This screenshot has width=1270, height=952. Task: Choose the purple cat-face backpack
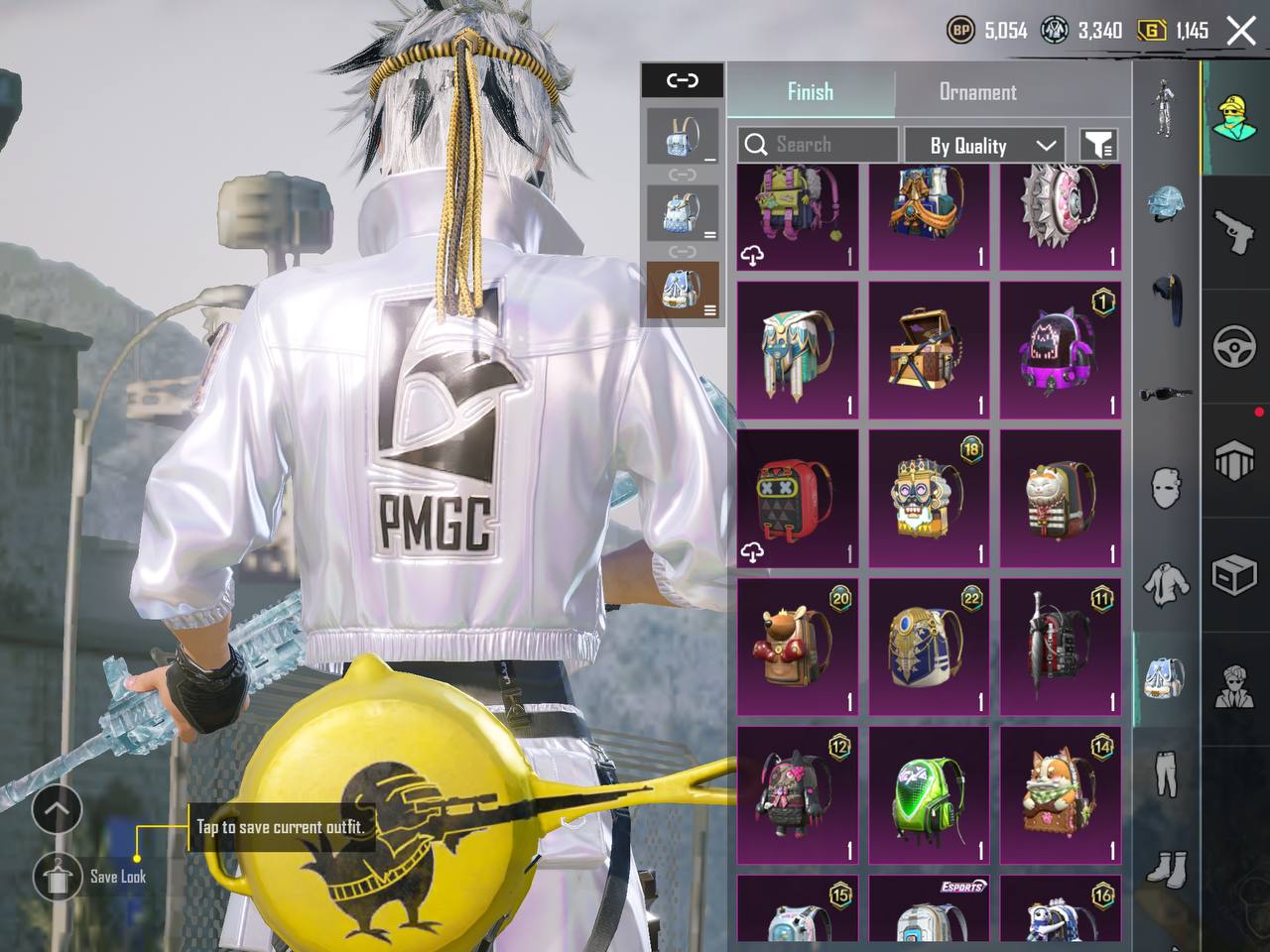(1060, 349)
